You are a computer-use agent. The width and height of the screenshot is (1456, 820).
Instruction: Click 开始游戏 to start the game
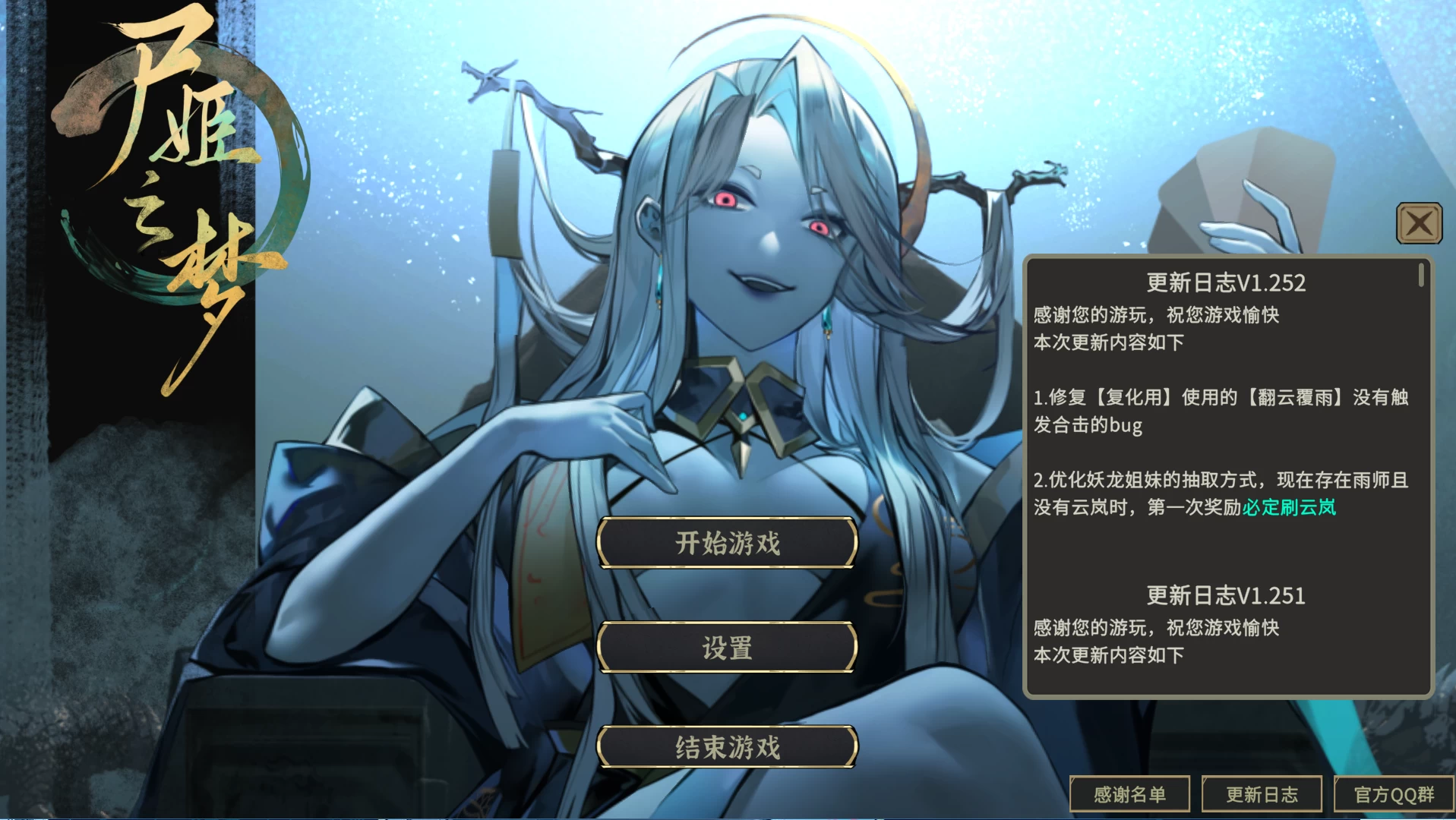click(x=726, y=543)
